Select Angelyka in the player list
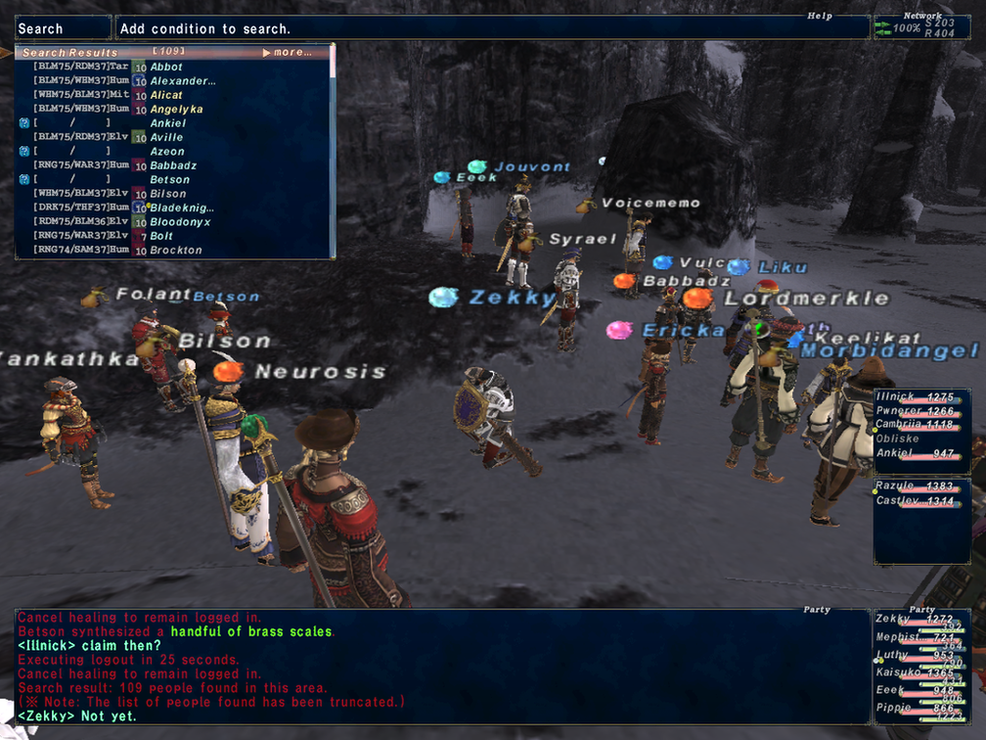The image size is (986, 740). pyautogui.click(x=176, y=109)
